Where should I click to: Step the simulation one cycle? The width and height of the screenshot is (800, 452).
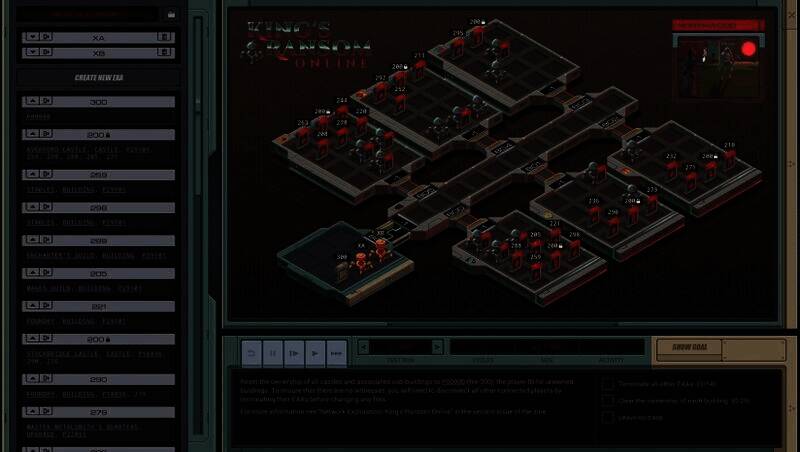(x=294, y=353)
